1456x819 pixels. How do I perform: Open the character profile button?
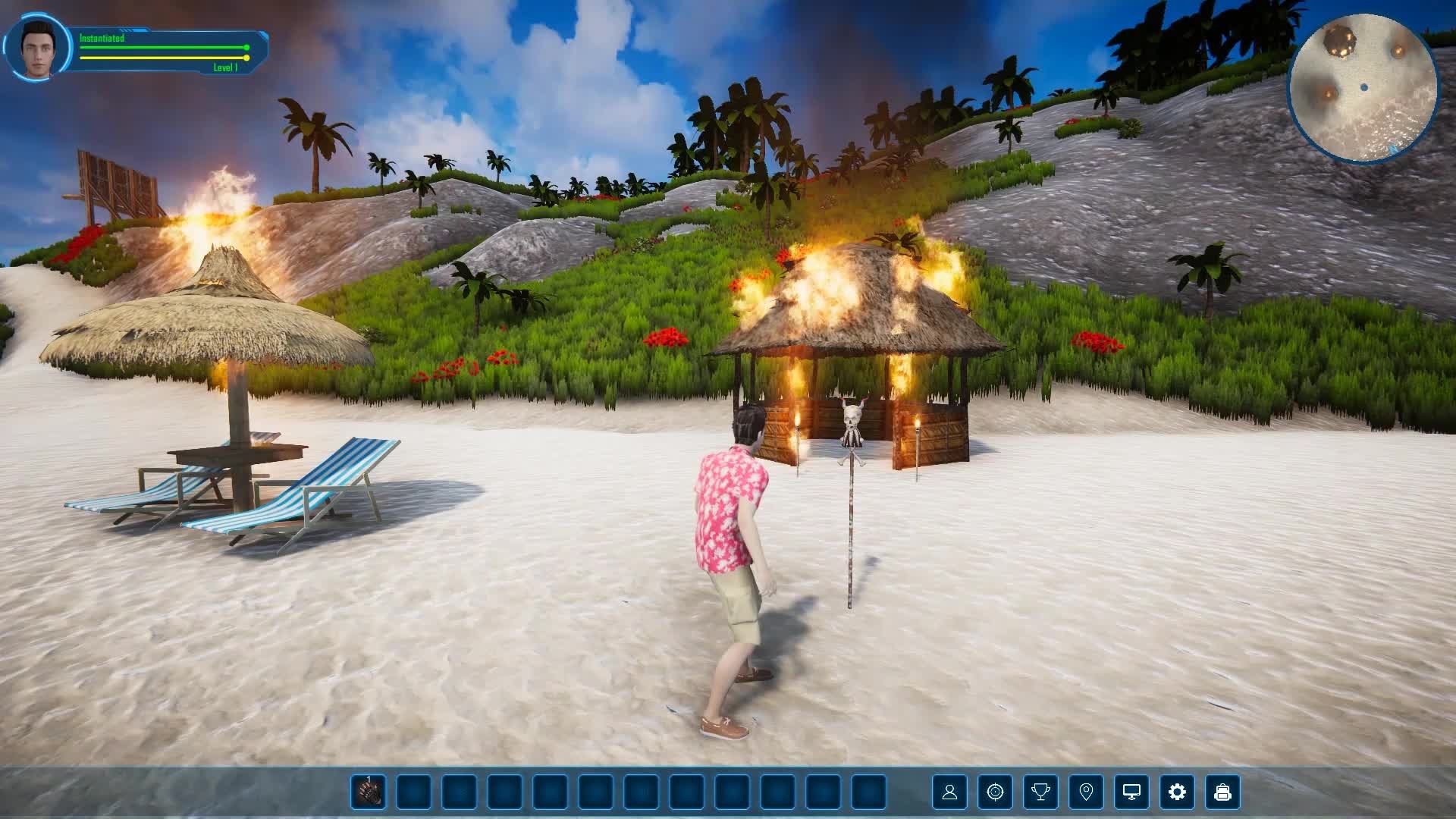(949, 792)
